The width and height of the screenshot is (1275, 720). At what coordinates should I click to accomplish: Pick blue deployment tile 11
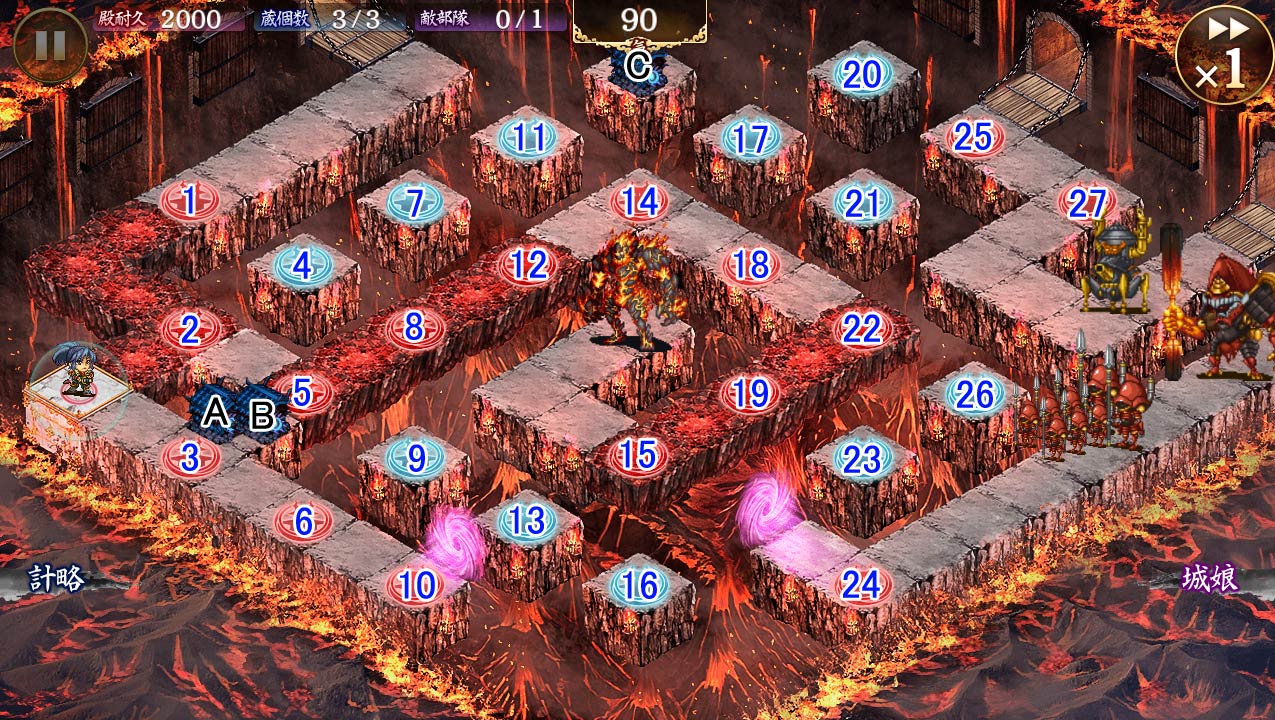[527, 138]
